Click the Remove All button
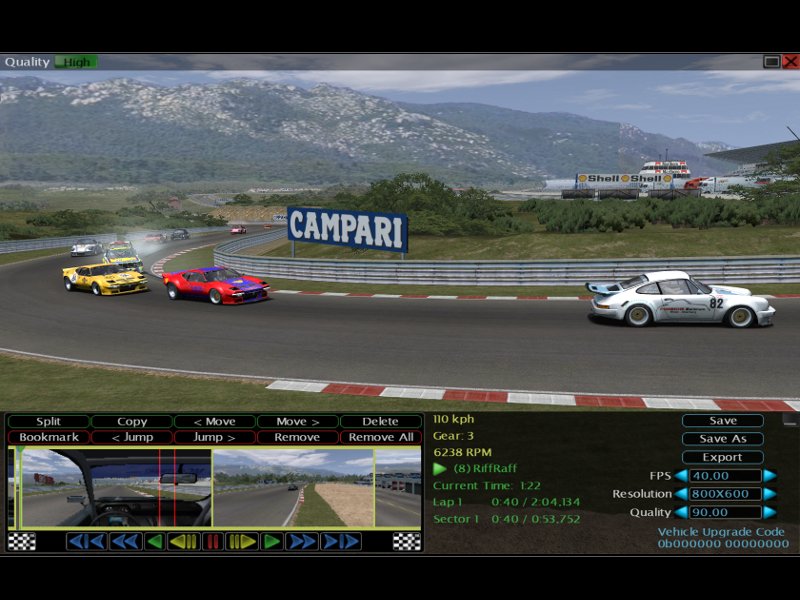Viewport: 800px width, 600px height. tap(380, 437)
